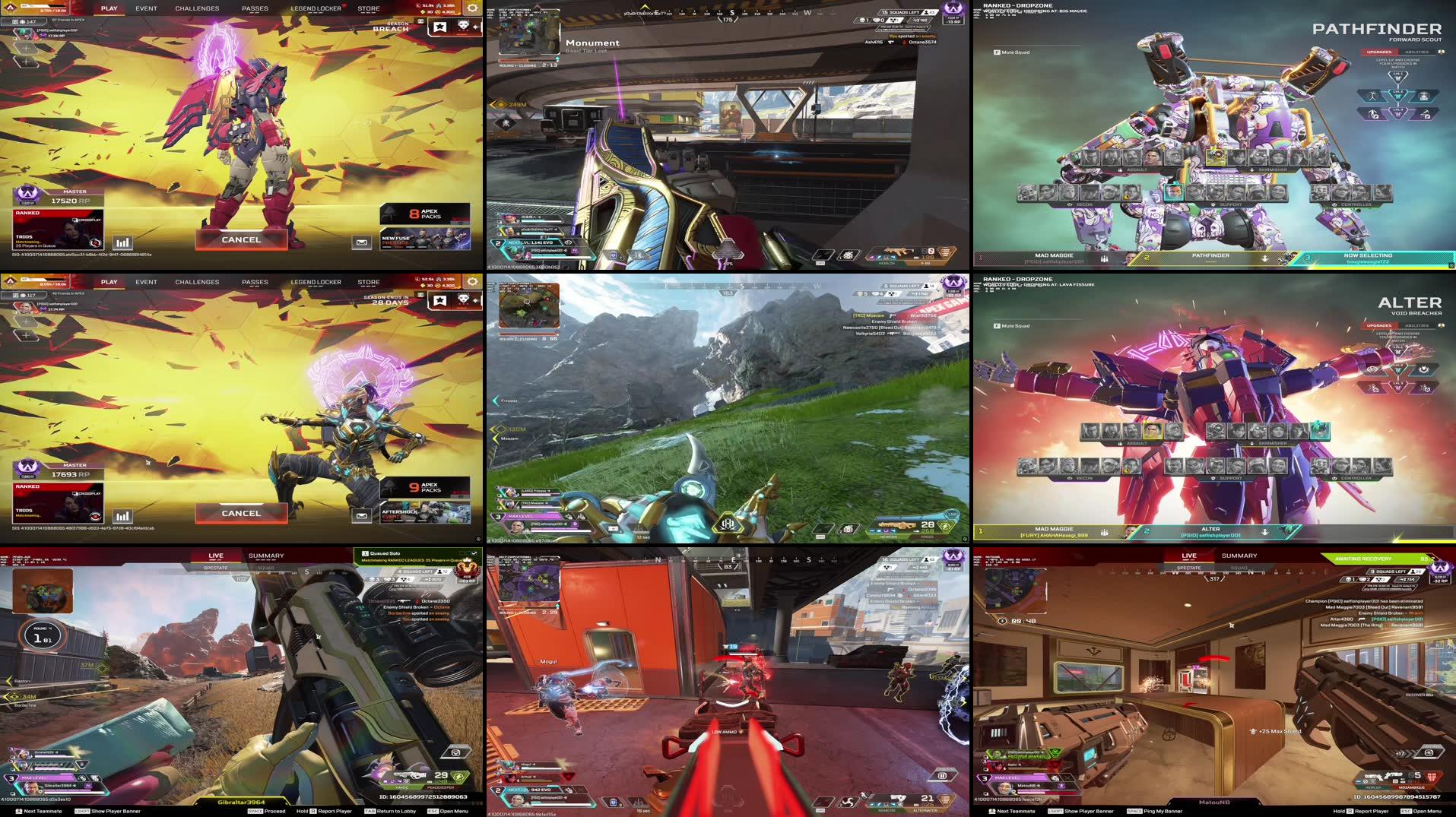Screen dimensions: 1456x817
Task: Cancel matchmaking with the CANCEL button
Action: [x=241, y=239]
